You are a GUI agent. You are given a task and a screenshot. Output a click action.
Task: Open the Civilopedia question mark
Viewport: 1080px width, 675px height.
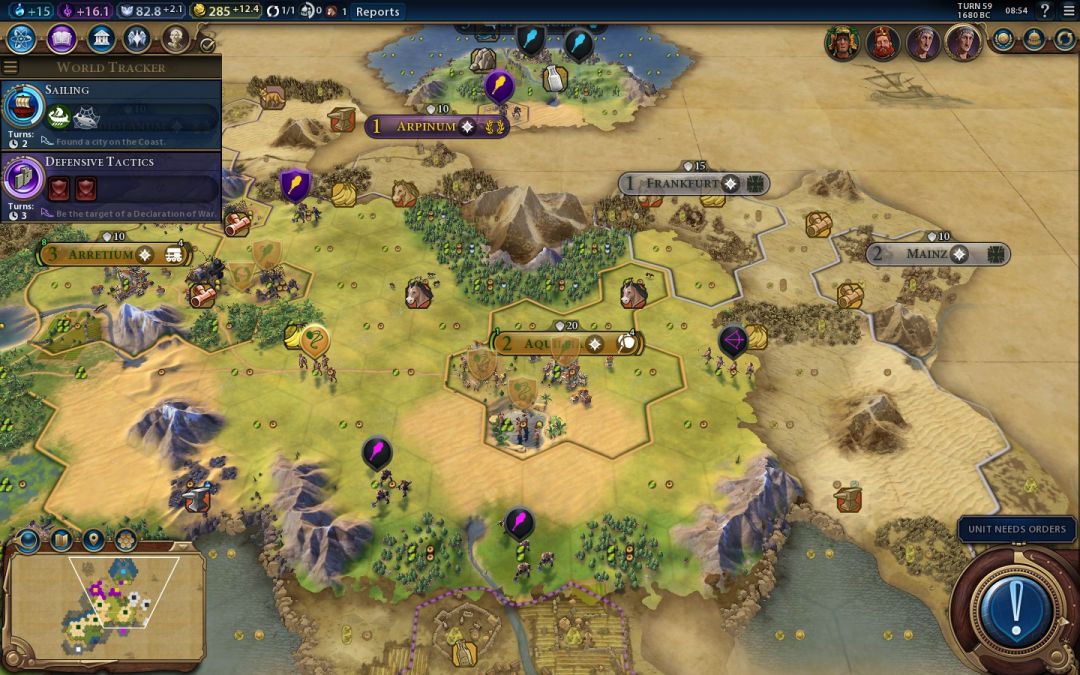pyautogui.click(x=1044, y=11)
